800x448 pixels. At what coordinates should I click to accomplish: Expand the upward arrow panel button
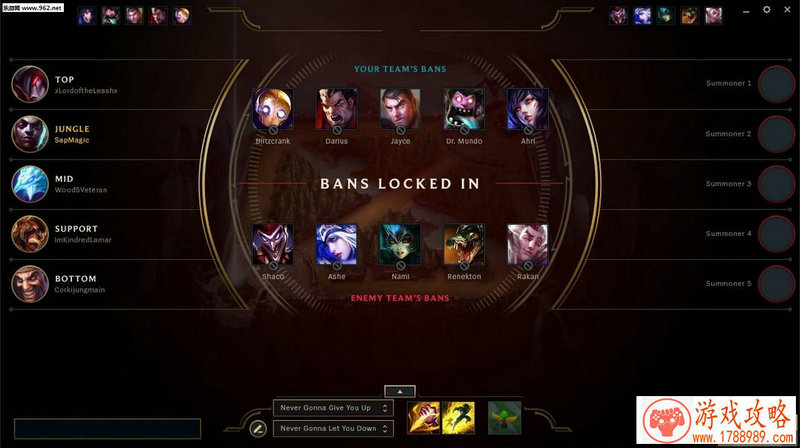click(399, 391)
